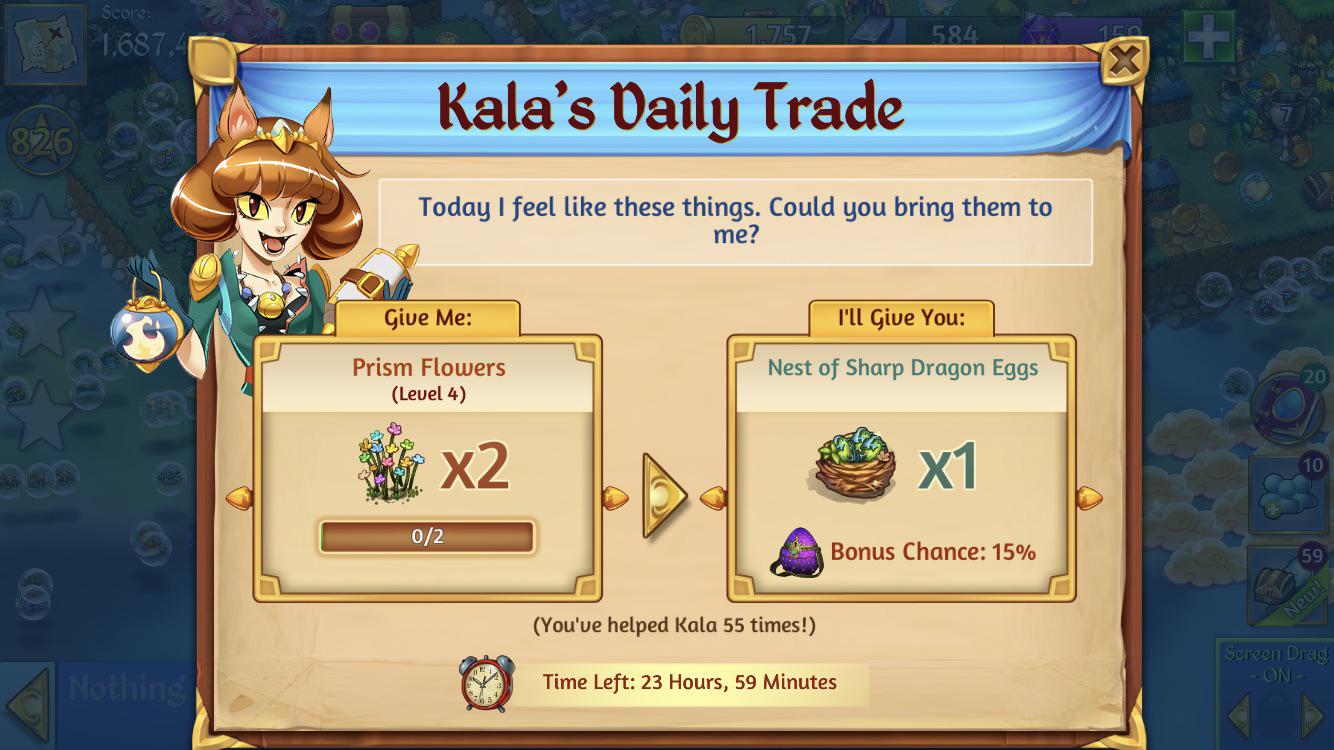Screen dimensions: 1334x750
Task: Select the Give Me panel header
Action: [x=427, y=316]
